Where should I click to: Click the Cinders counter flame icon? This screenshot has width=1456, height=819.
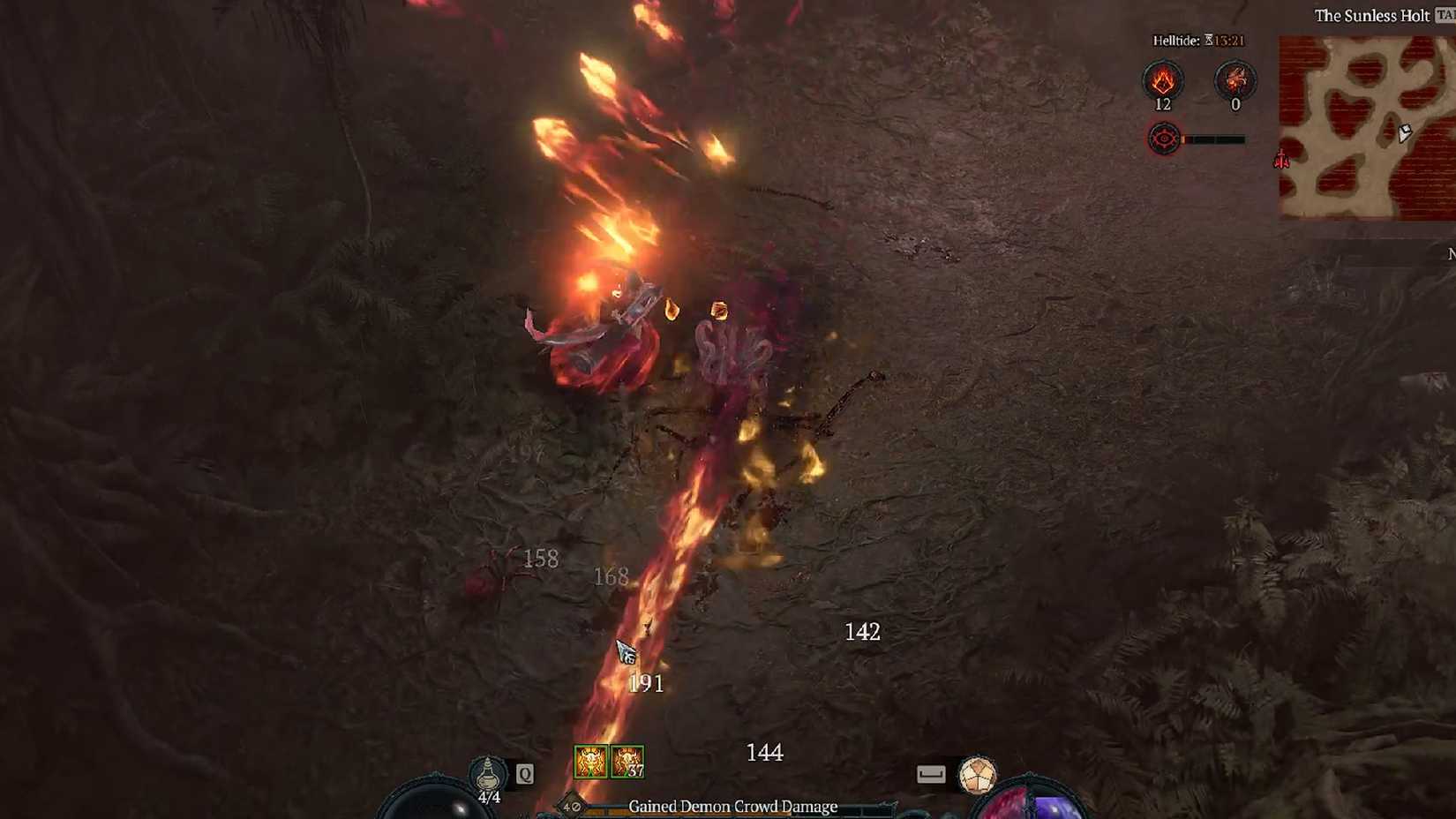click(1164, 81)
